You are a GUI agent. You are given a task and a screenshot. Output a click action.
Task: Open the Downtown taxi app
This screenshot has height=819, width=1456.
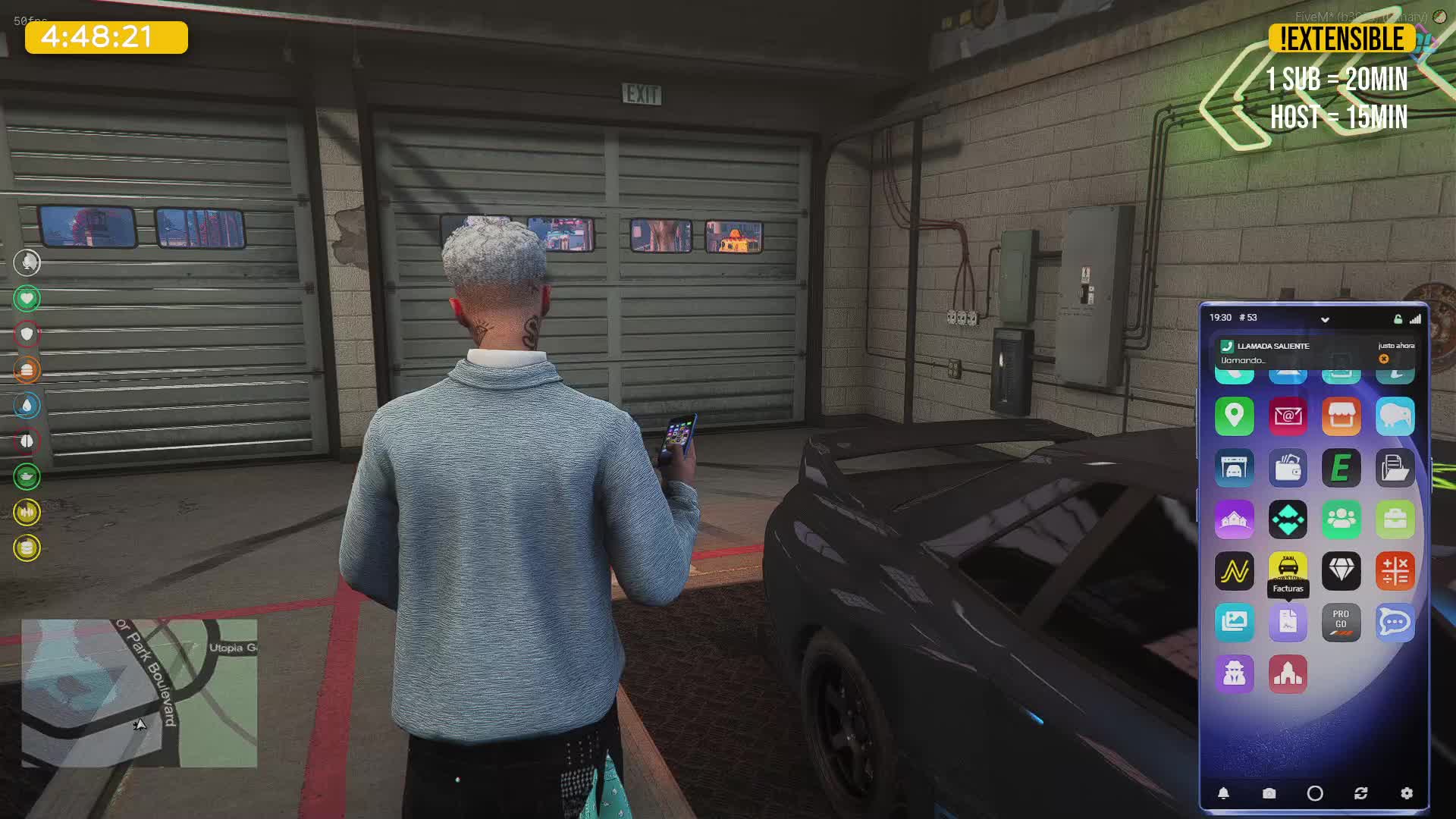click(1288, 566)
